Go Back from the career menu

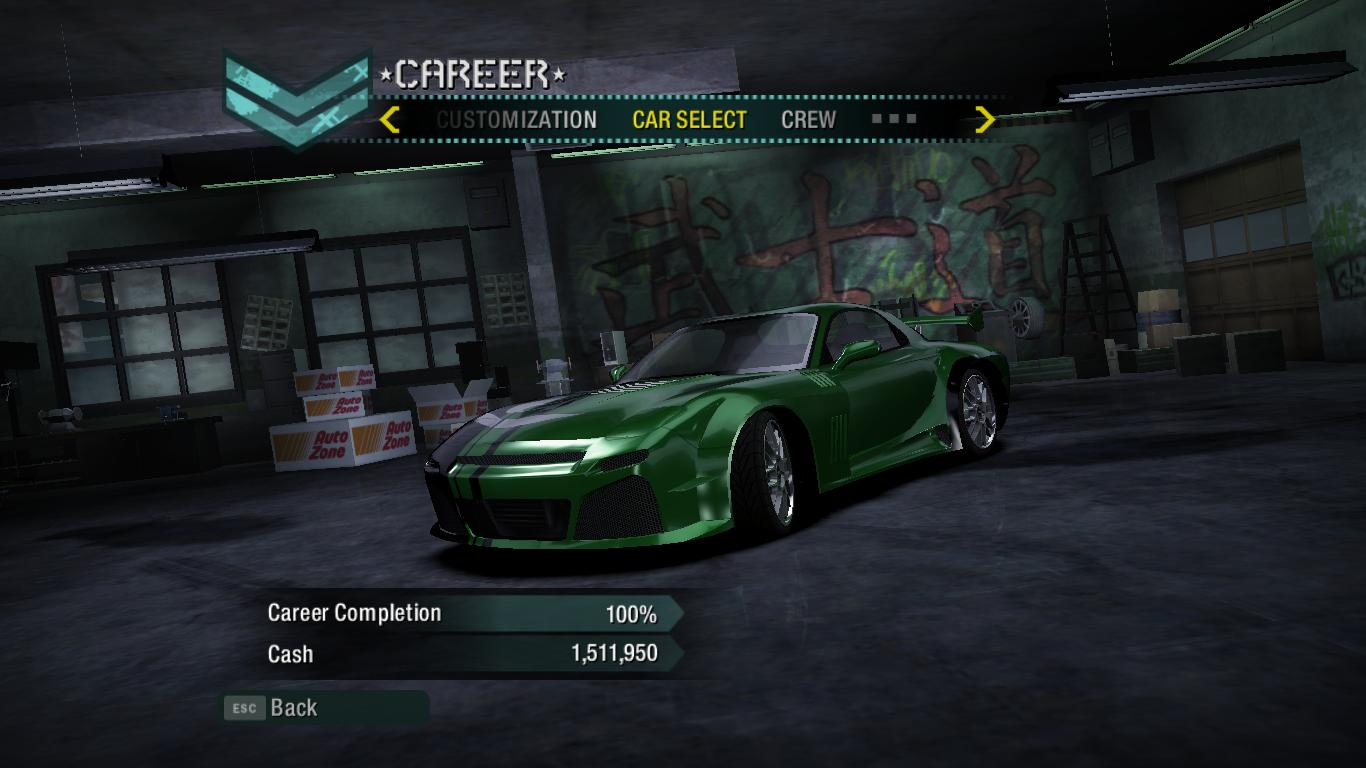pyautogui.click(x=293, y=708)
